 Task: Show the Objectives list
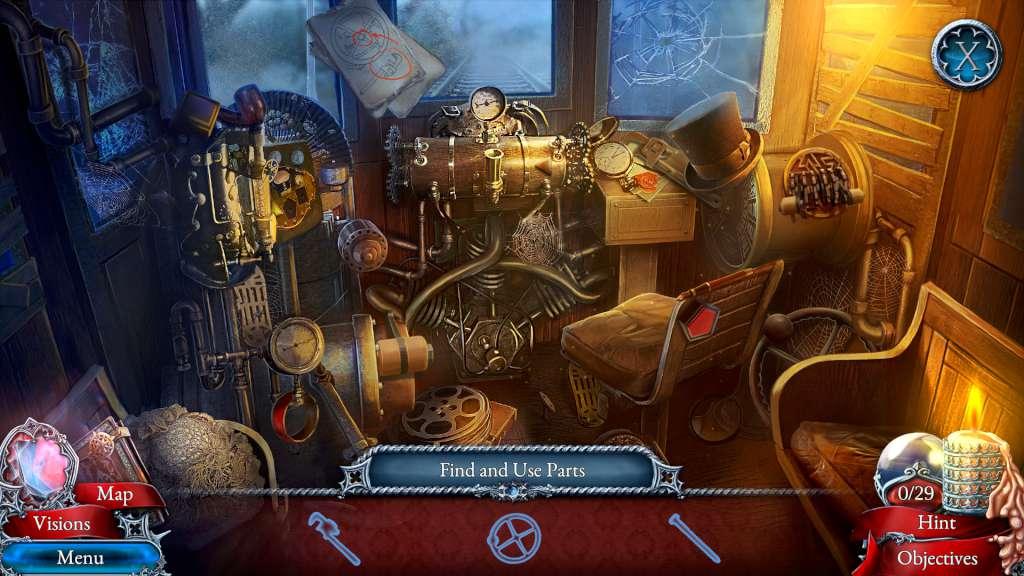936,557
